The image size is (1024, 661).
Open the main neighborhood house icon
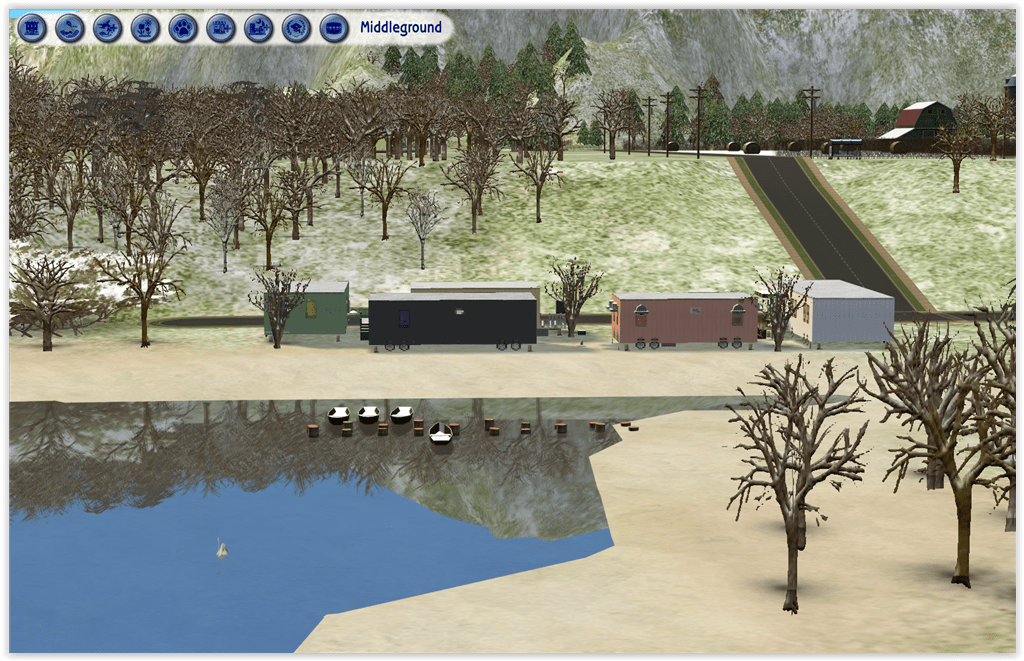point(32,28)
